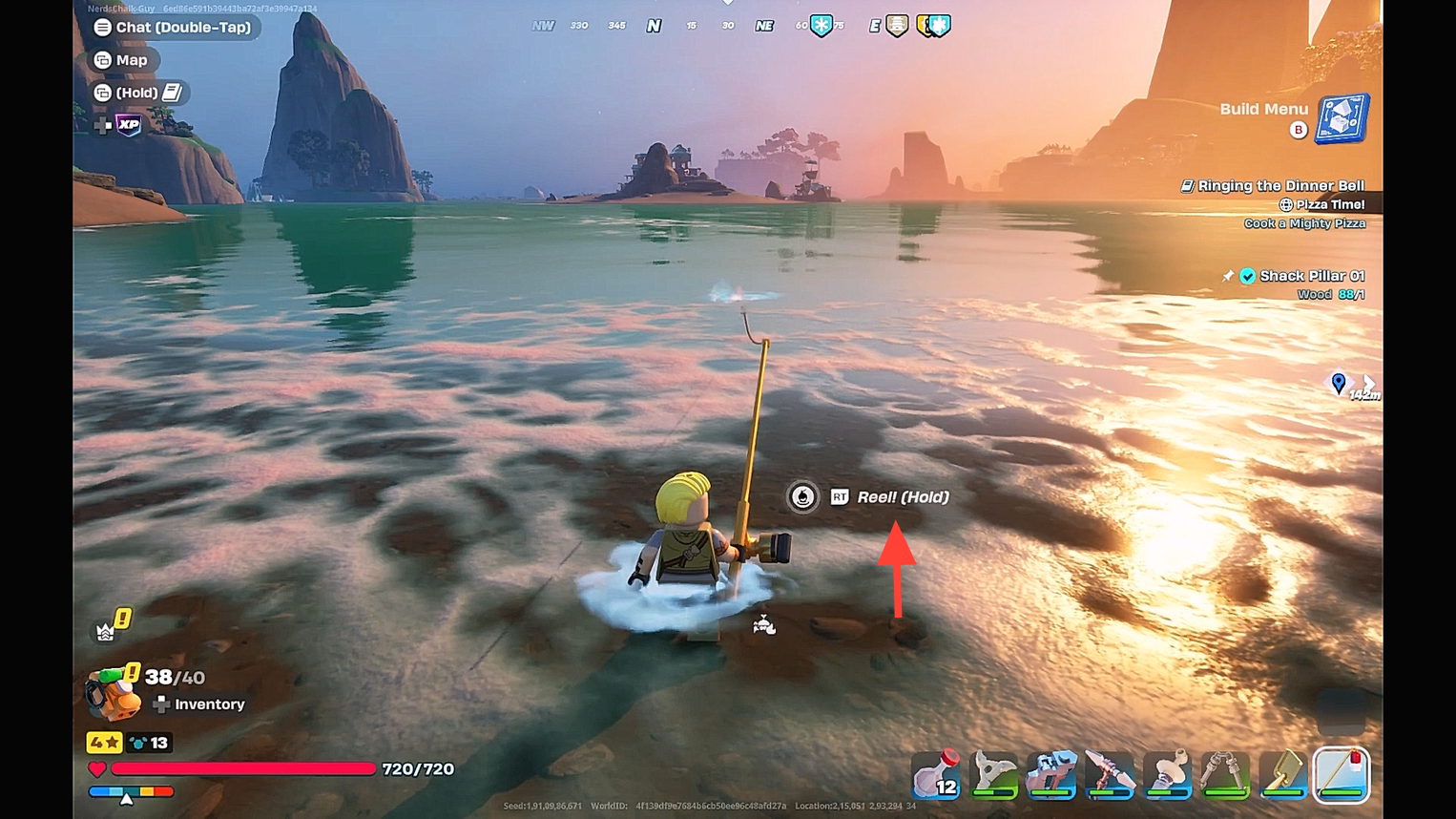The image size is (1456, 819).
Task: Select the white axe hotbar slot
Action: [x=993, y=774]
